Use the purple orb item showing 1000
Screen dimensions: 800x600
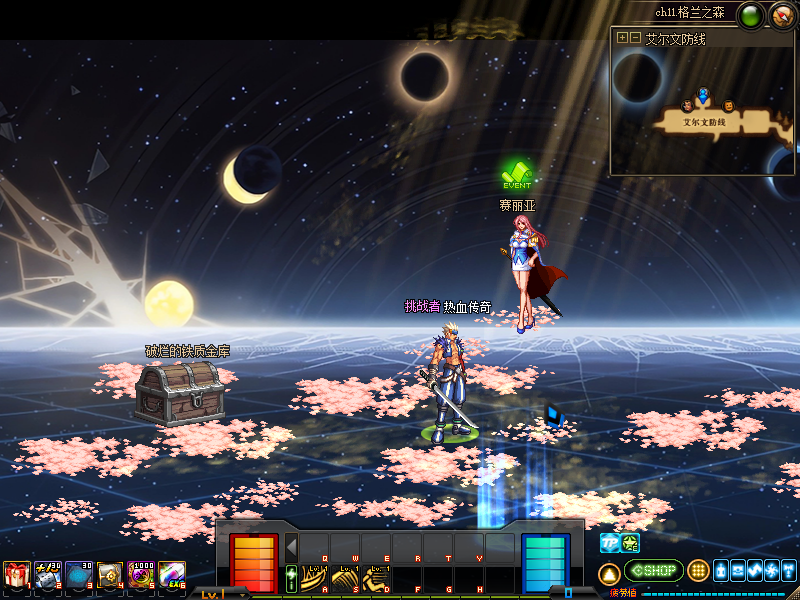141,574
